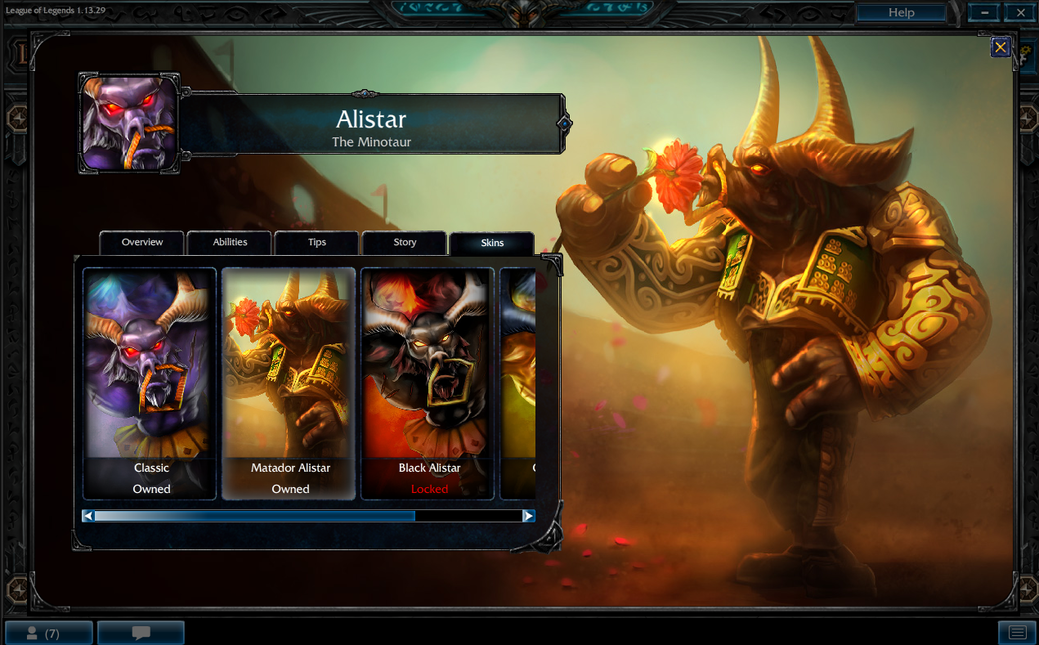
Task: Switch to the Overview tab
Action: pyautogui.click(x=142, y=242)
